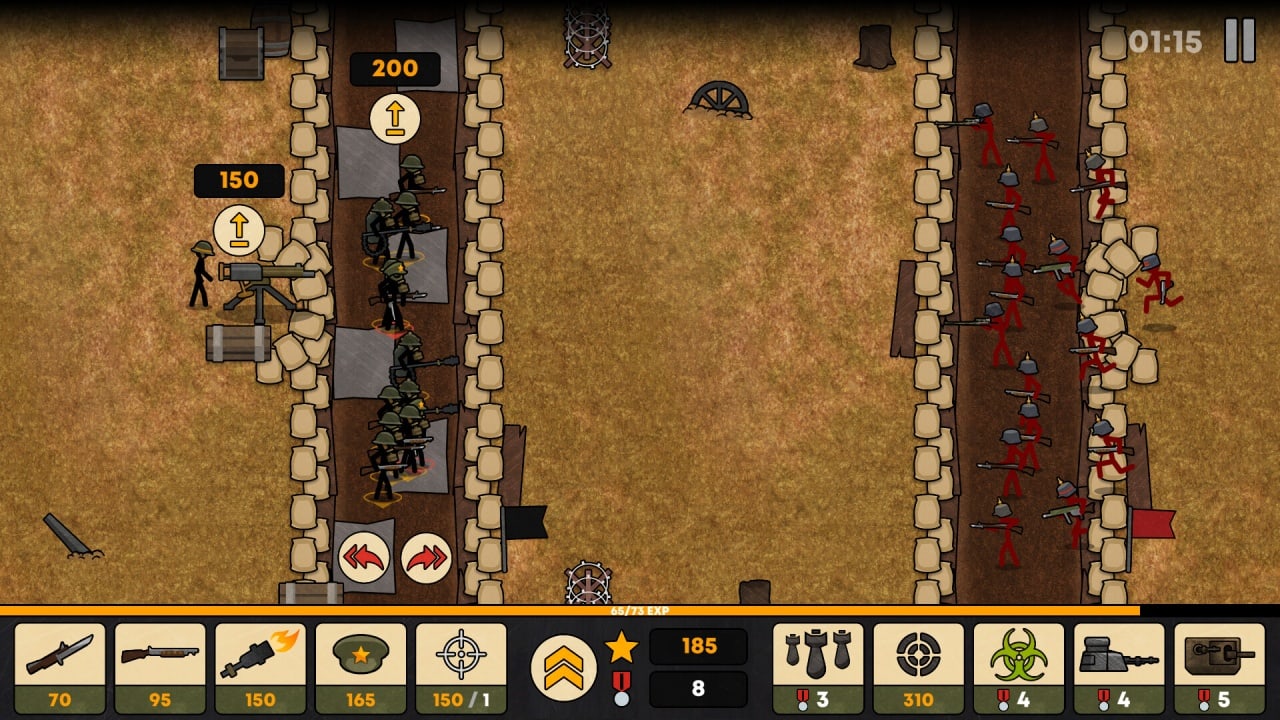This screenshot has height=720, width=1280.
Task: Upgrade the trench for 200
Action: [395, 118]
